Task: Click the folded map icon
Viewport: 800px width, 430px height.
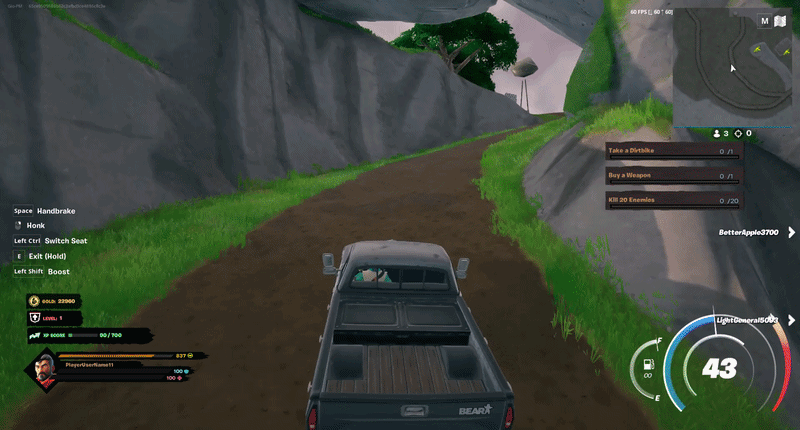Action: [780, 20]
